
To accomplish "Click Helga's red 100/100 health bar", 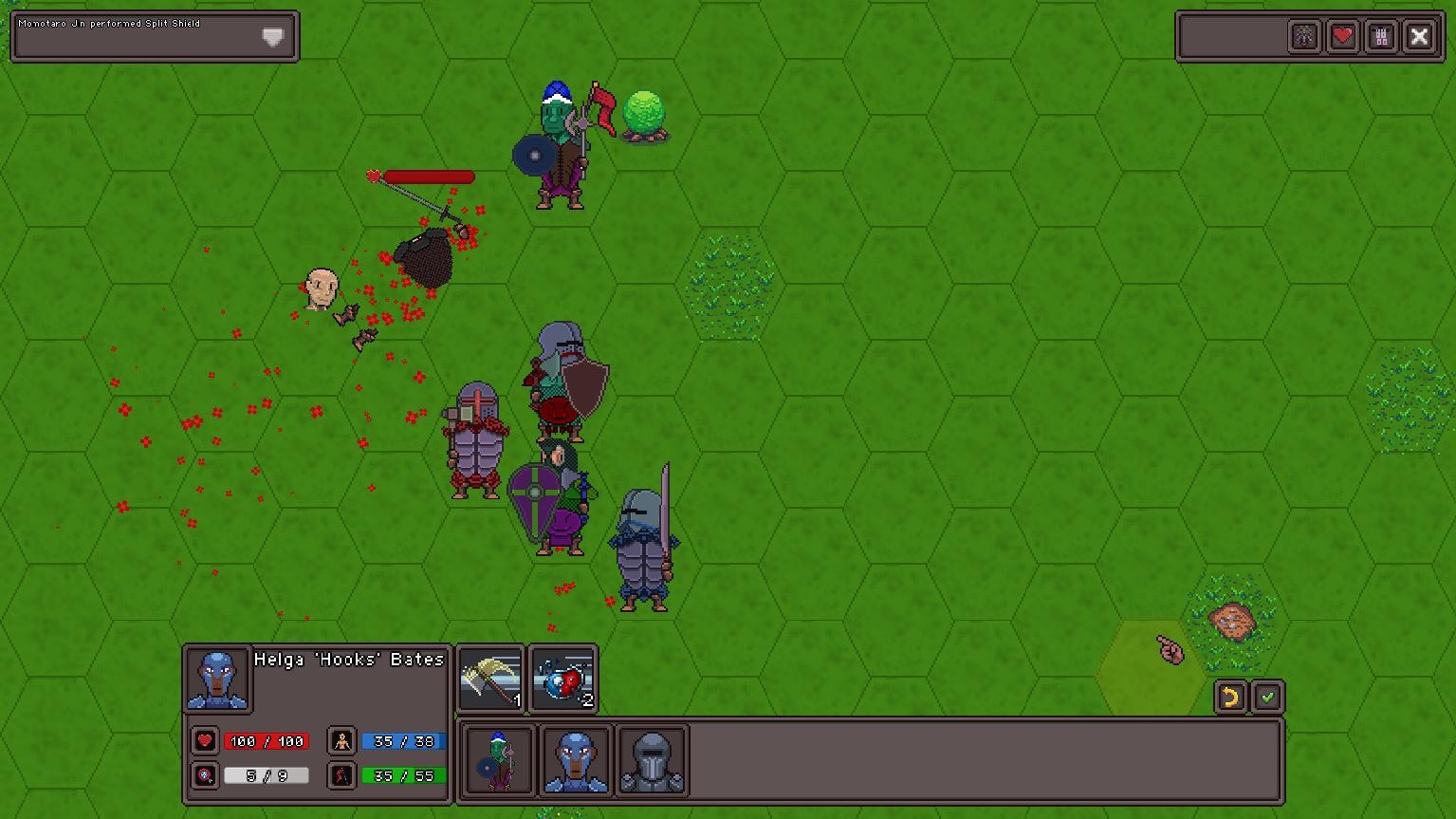I will pyautogui.click(x=267, y=741).
